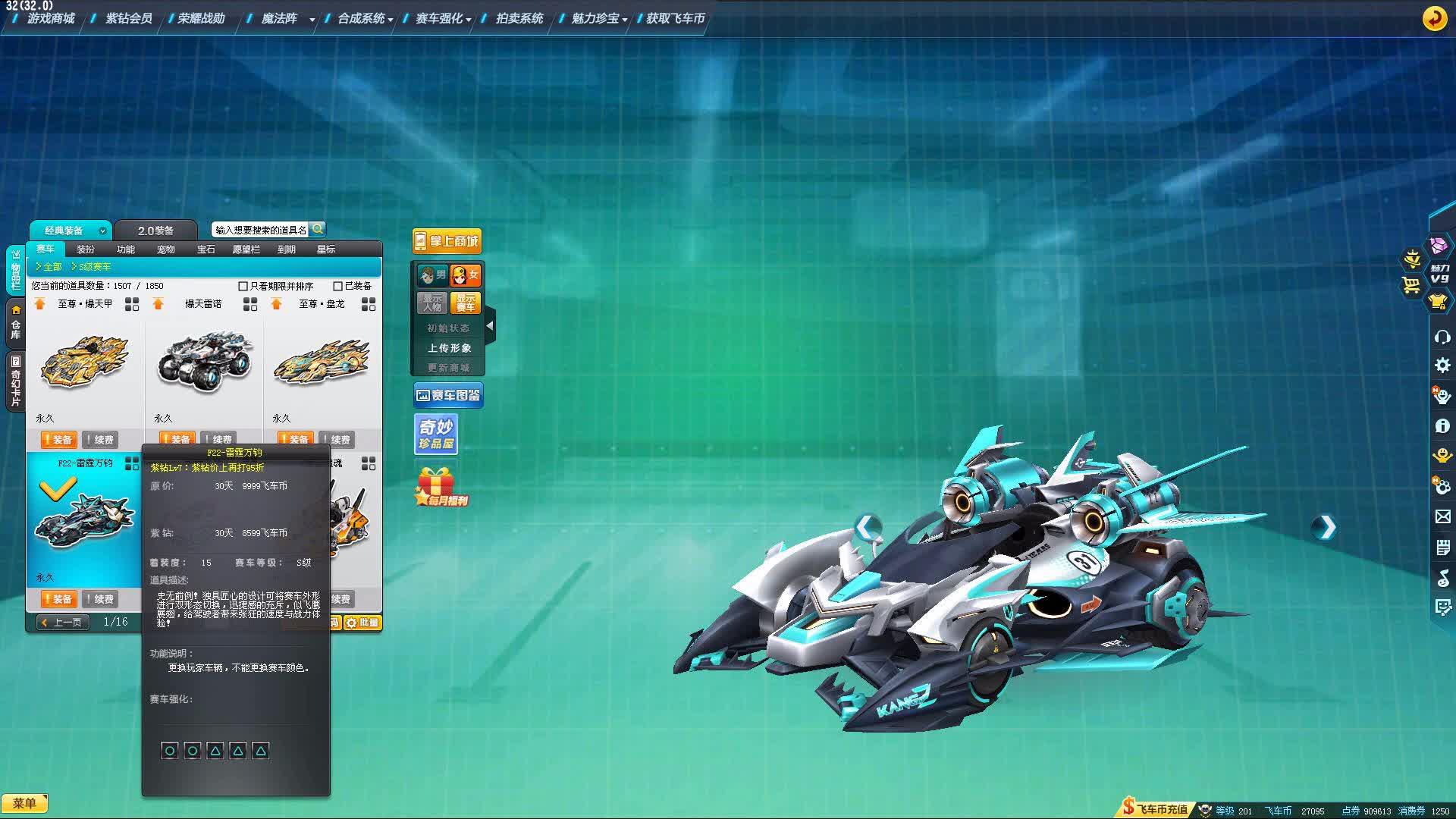Click the 上一页 previous page button
The width and height of the screenshot is (1456, 819).
tap(62, 622)
